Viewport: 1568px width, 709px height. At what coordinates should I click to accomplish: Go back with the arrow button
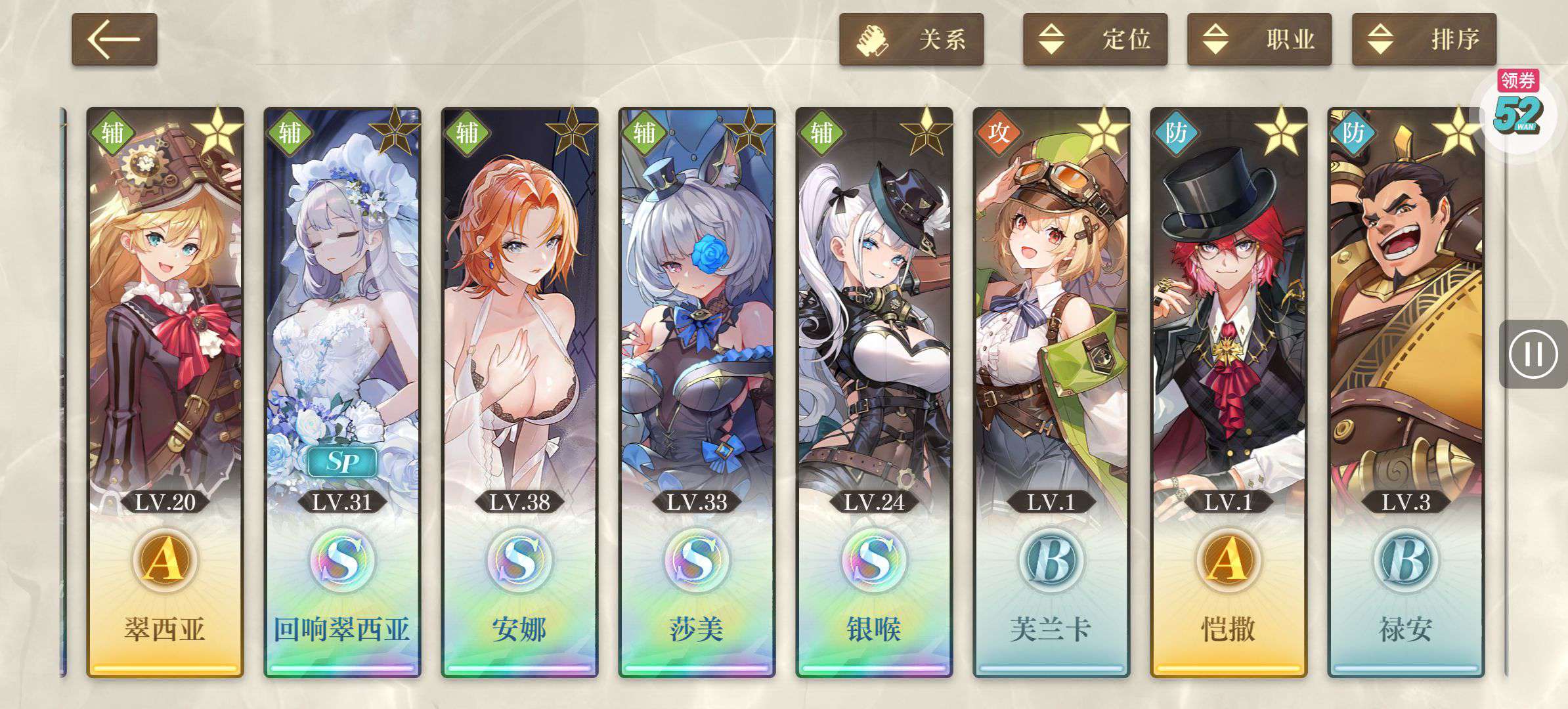point(114,39)
